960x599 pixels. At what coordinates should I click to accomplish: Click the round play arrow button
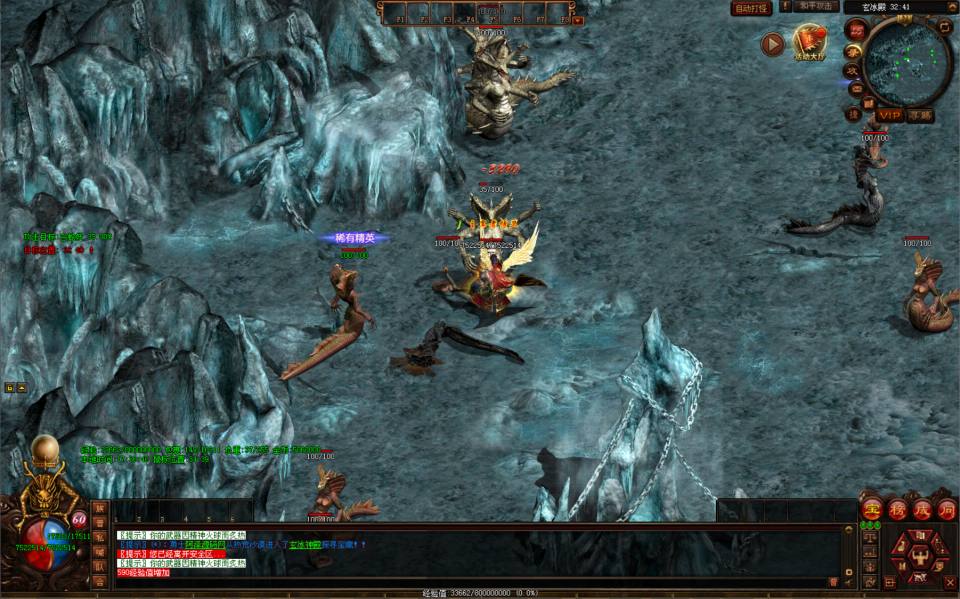(772, 44)
